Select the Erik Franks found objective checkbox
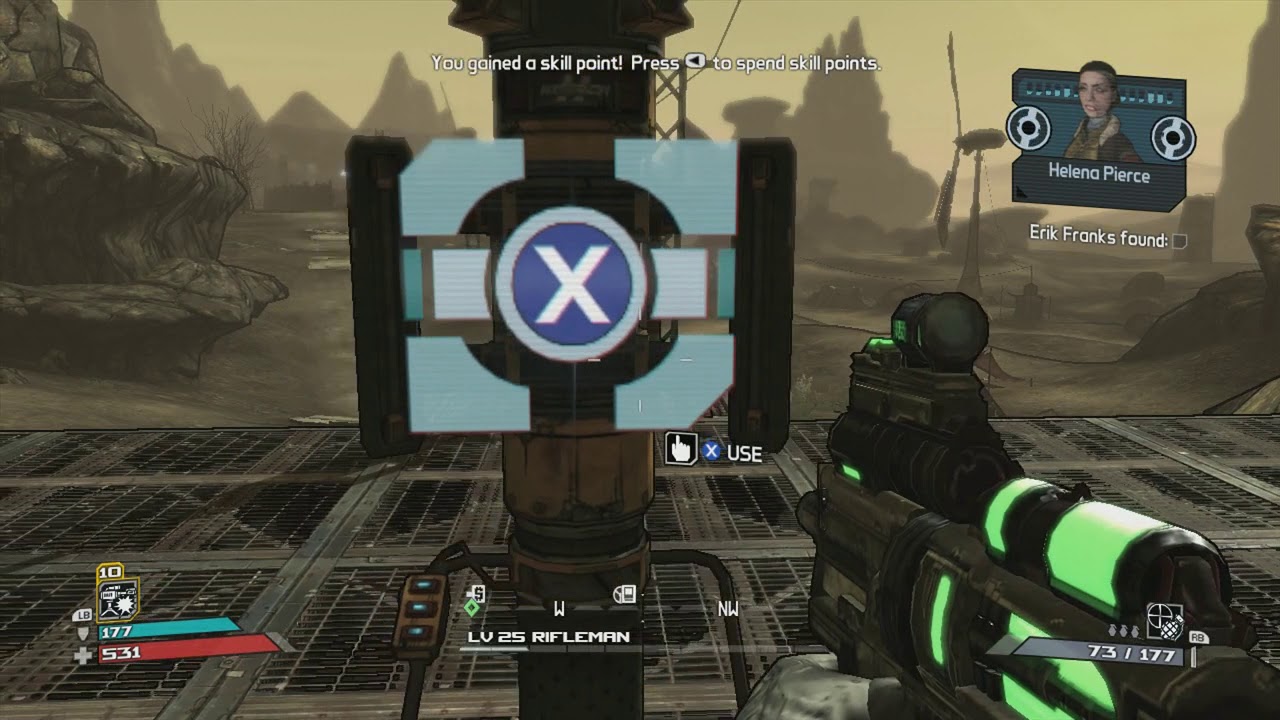This screenshot has width=1280, height=720. 1180,240
